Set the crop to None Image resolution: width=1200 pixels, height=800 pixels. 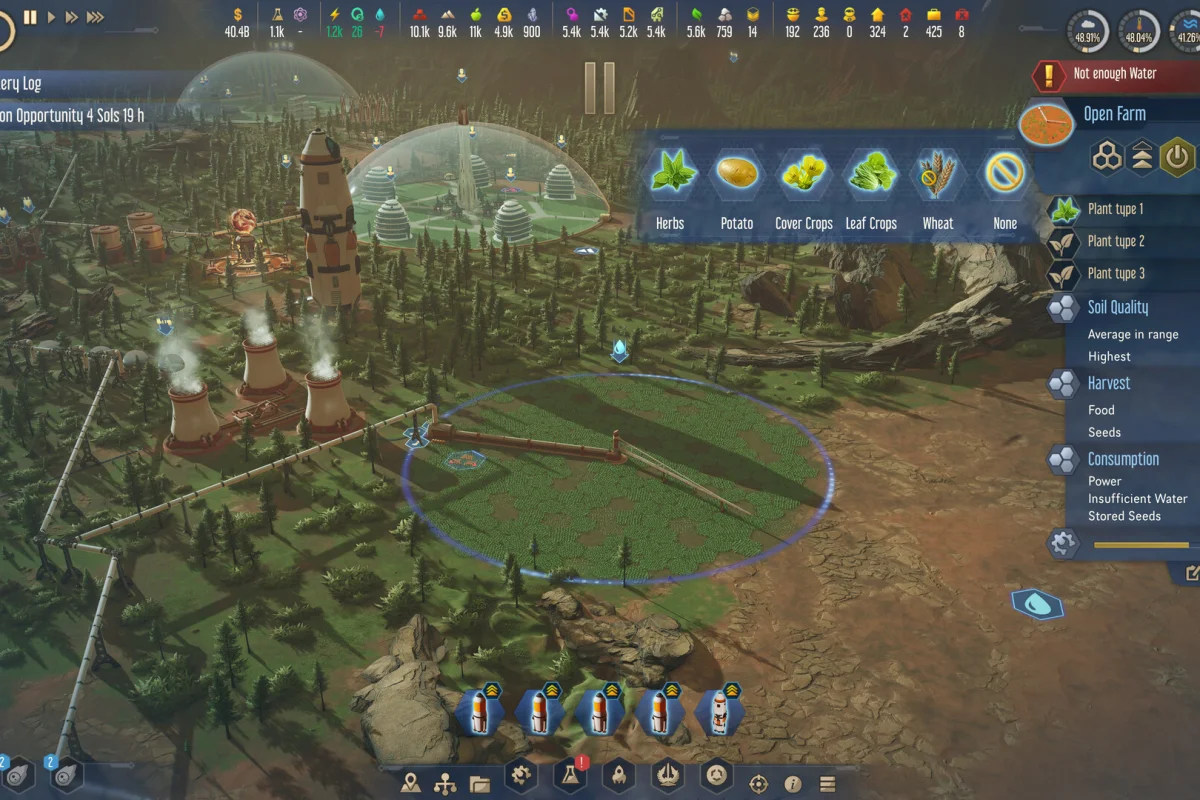[x=1004, y=177]
